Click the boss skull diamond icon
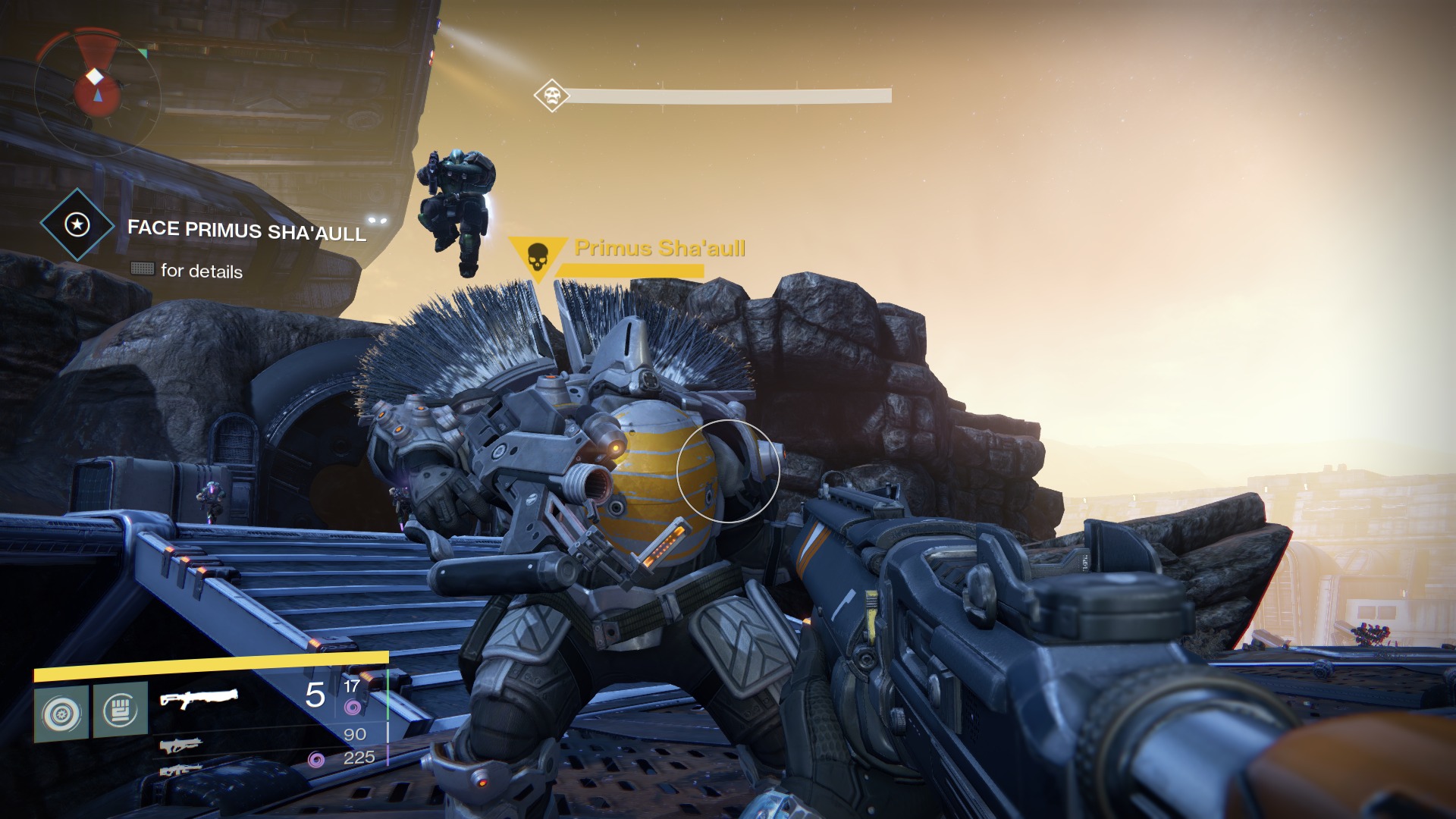 pos(551,96)
